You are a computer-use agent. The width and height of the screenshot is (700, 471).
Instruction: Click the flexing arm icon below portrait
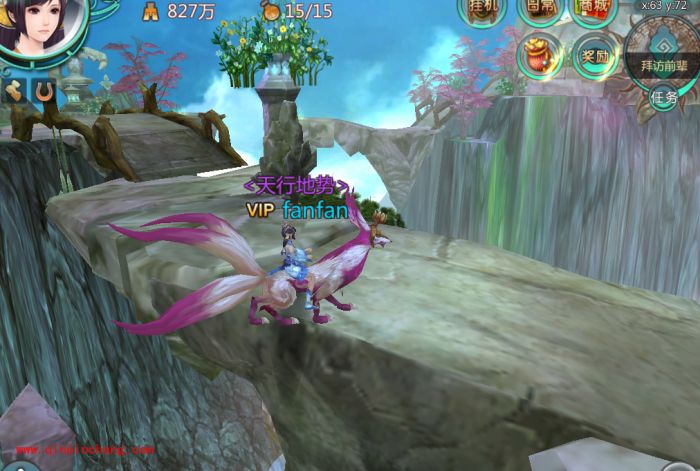click(x=14, y=91)
